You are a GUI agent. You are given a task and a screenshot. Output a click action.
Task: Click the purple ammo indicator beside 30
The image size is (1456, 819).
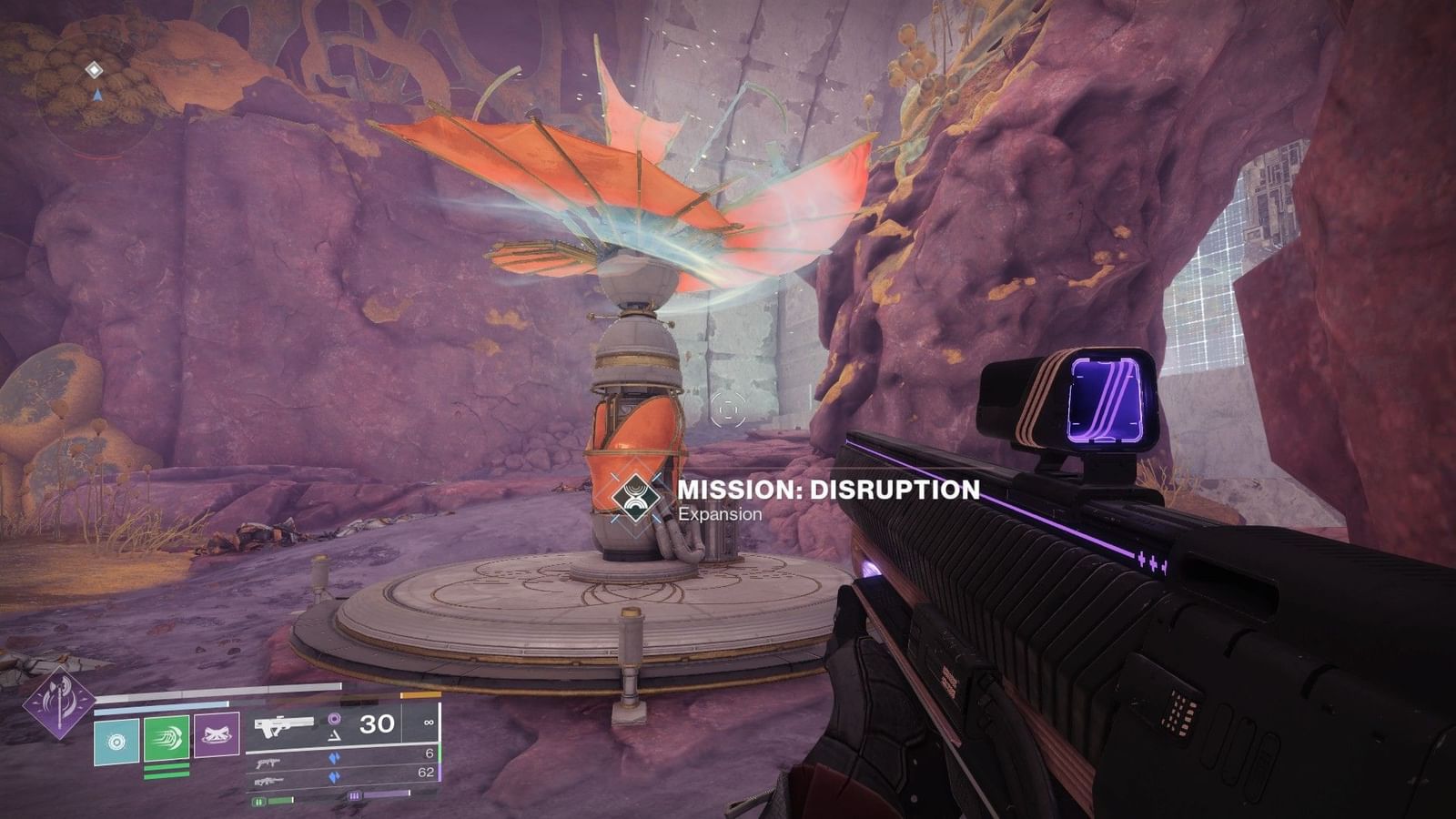(336, 720)
